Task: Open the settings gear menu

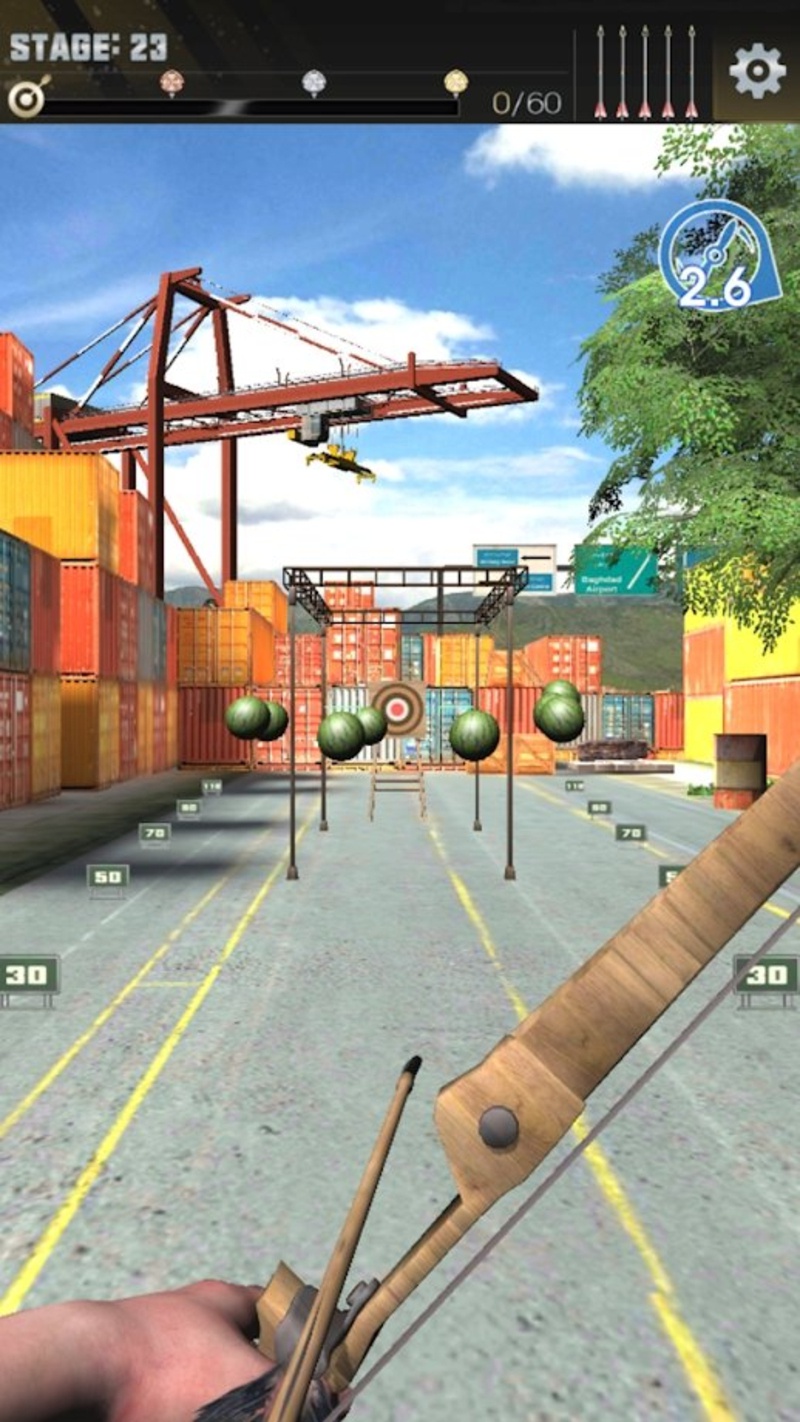Action: pyautogui.click(x=756, y=70)
